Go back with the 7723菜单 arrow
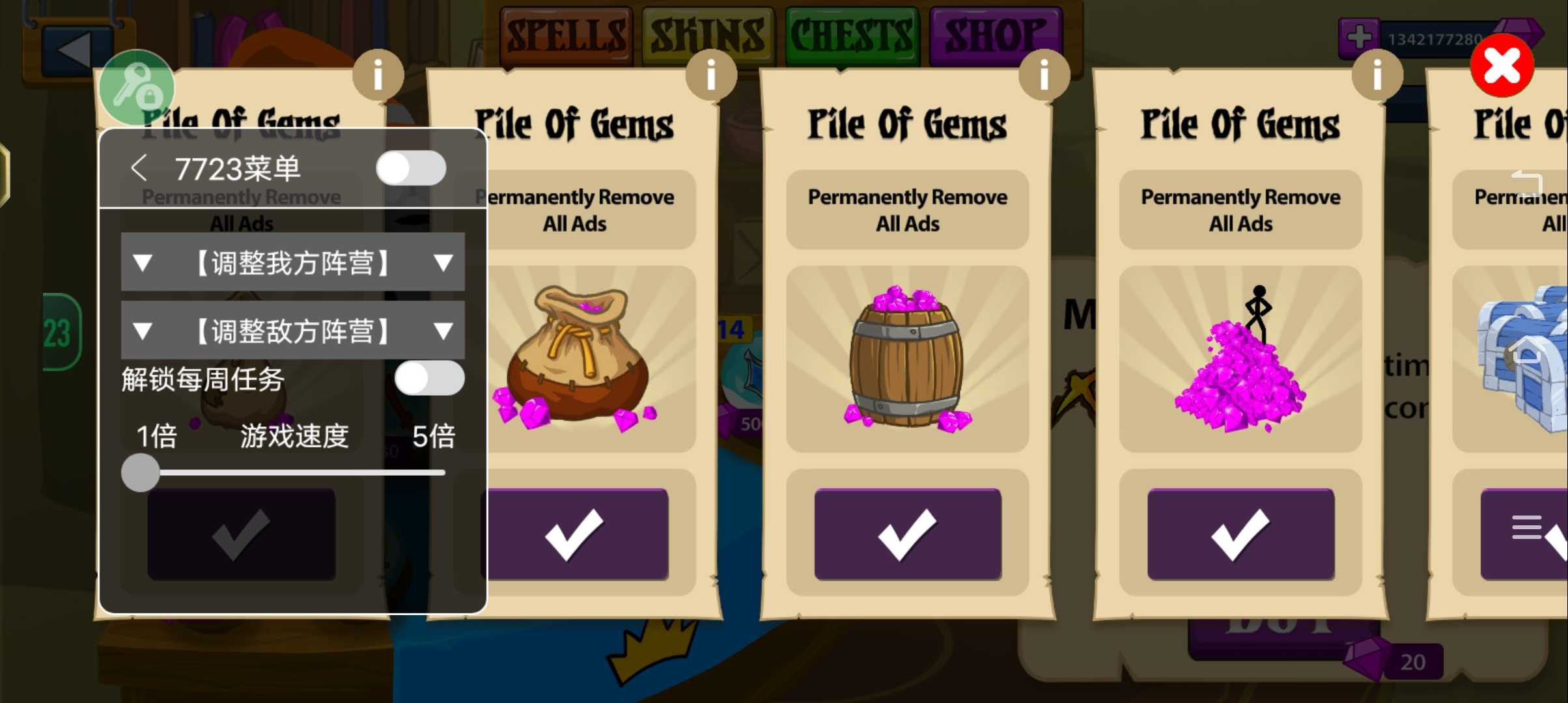This screenshot has height=703, width=1568. (x=139, y=169)
